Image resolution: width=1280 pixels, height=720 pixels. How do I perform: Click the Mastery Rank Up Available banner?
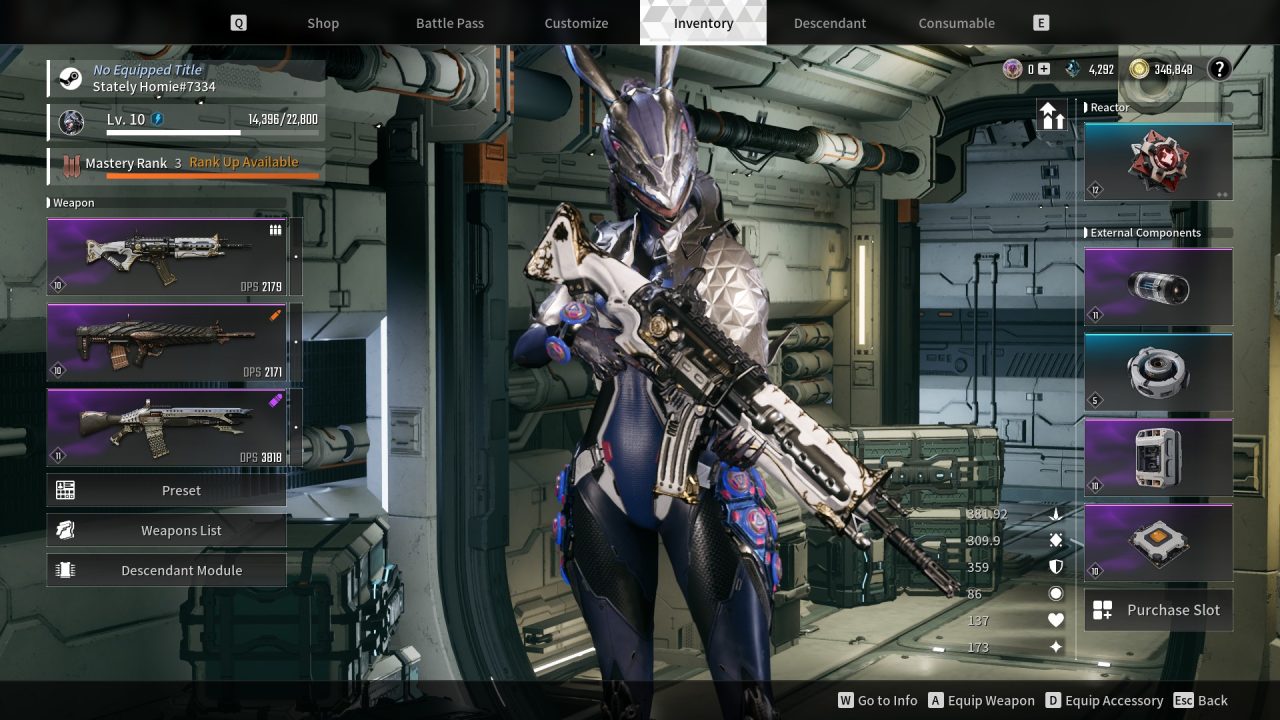pos(243,163)
